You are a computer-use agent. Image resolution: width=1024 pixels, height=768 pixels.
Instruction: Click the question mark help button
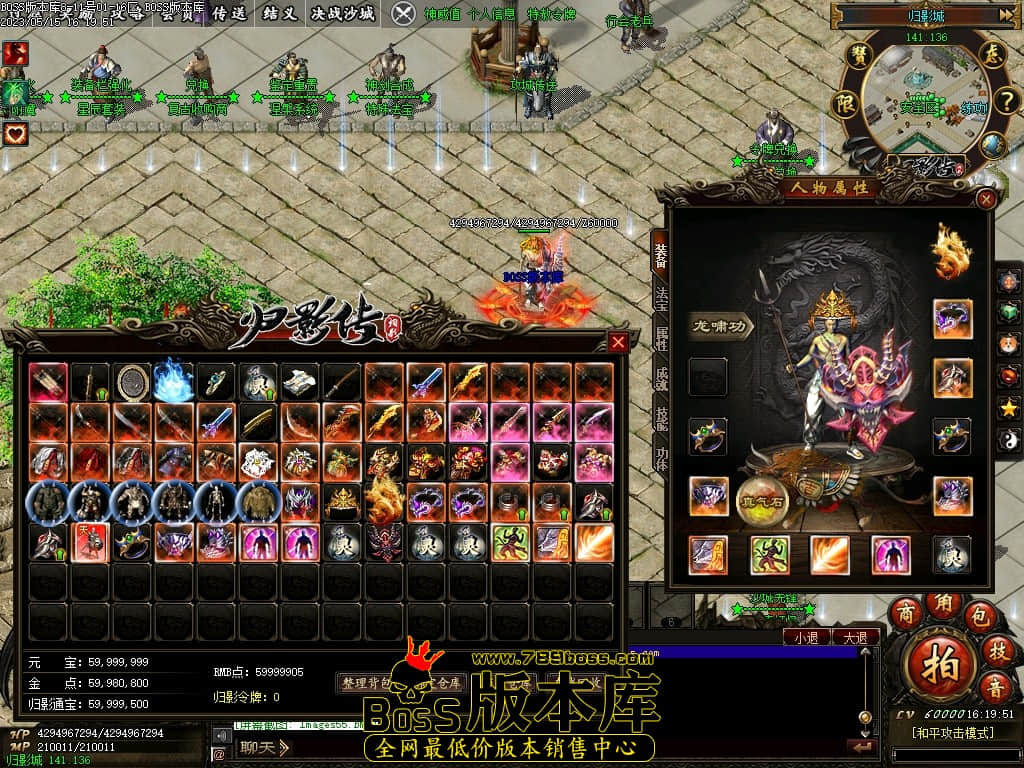pos(1005,101)
